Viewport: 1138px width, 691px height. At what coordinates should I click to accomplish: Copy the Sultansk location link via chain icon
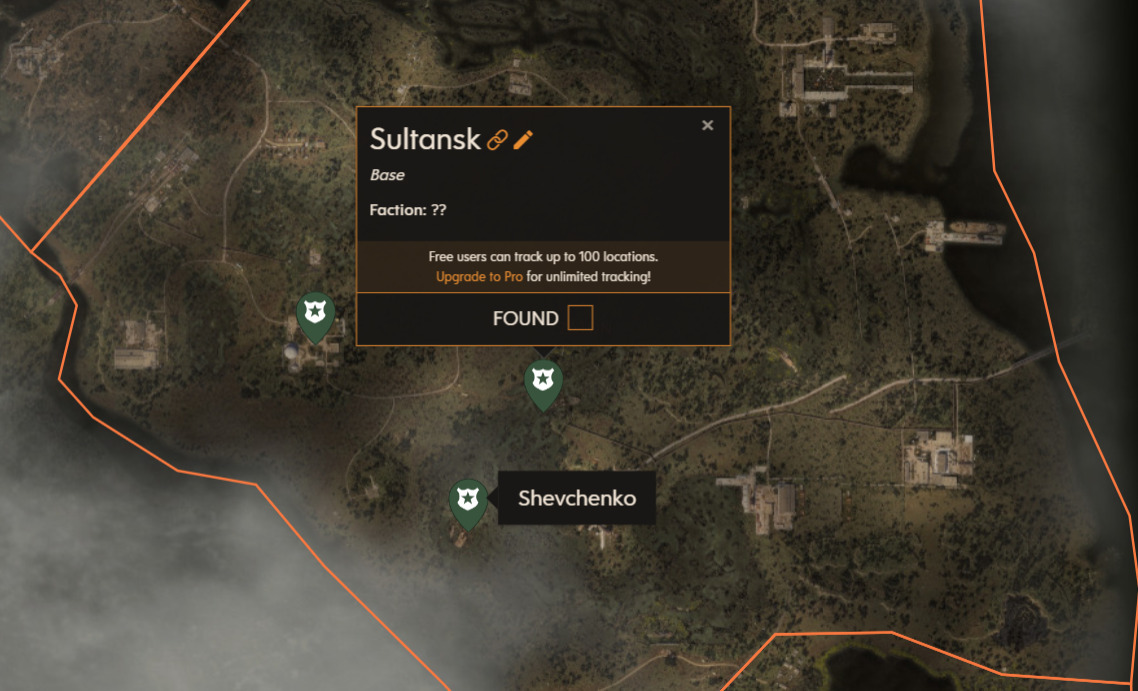click(x=497, y=140)
